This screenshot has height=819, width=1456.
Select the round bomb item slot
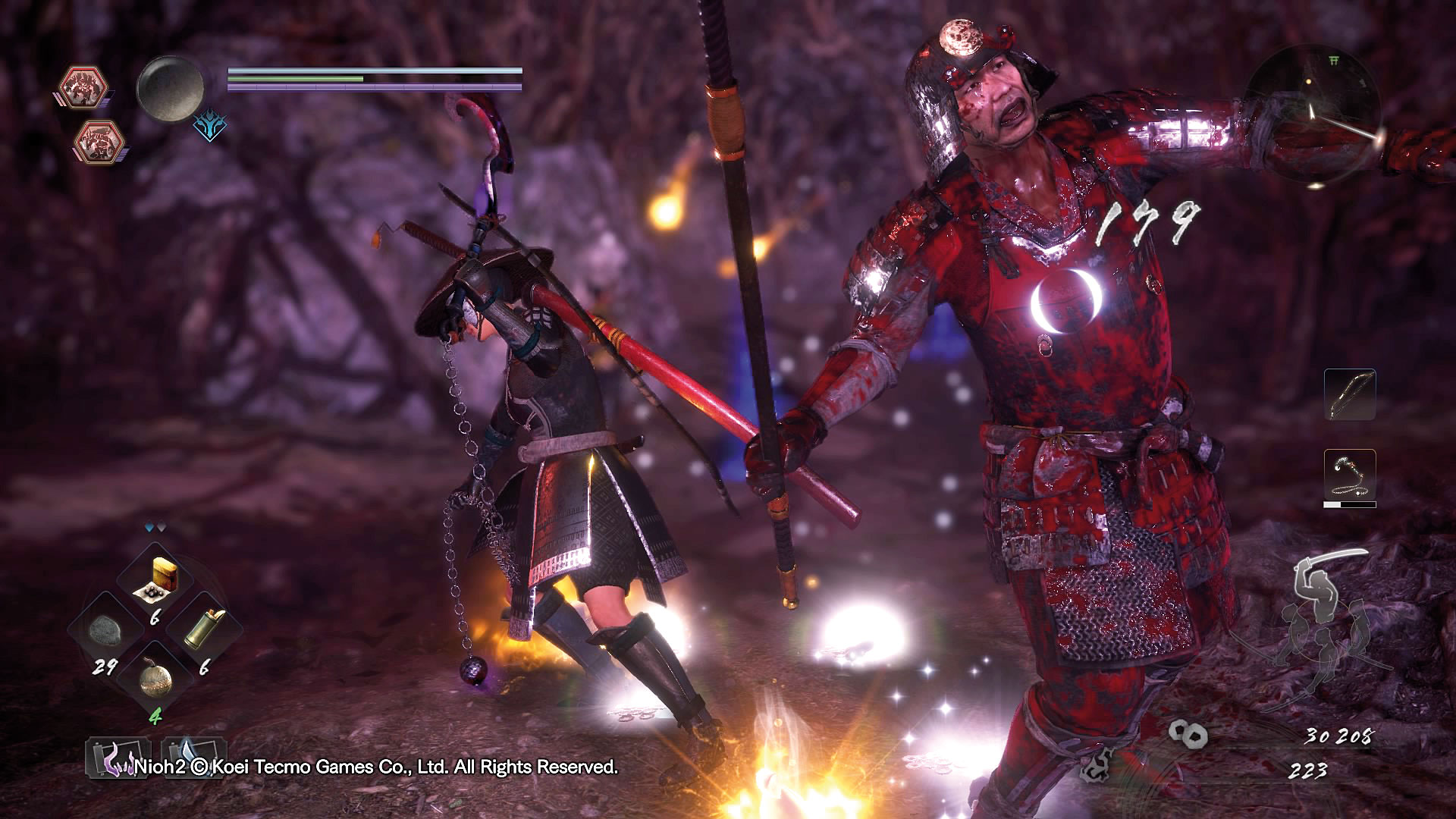tap(155, 677)
